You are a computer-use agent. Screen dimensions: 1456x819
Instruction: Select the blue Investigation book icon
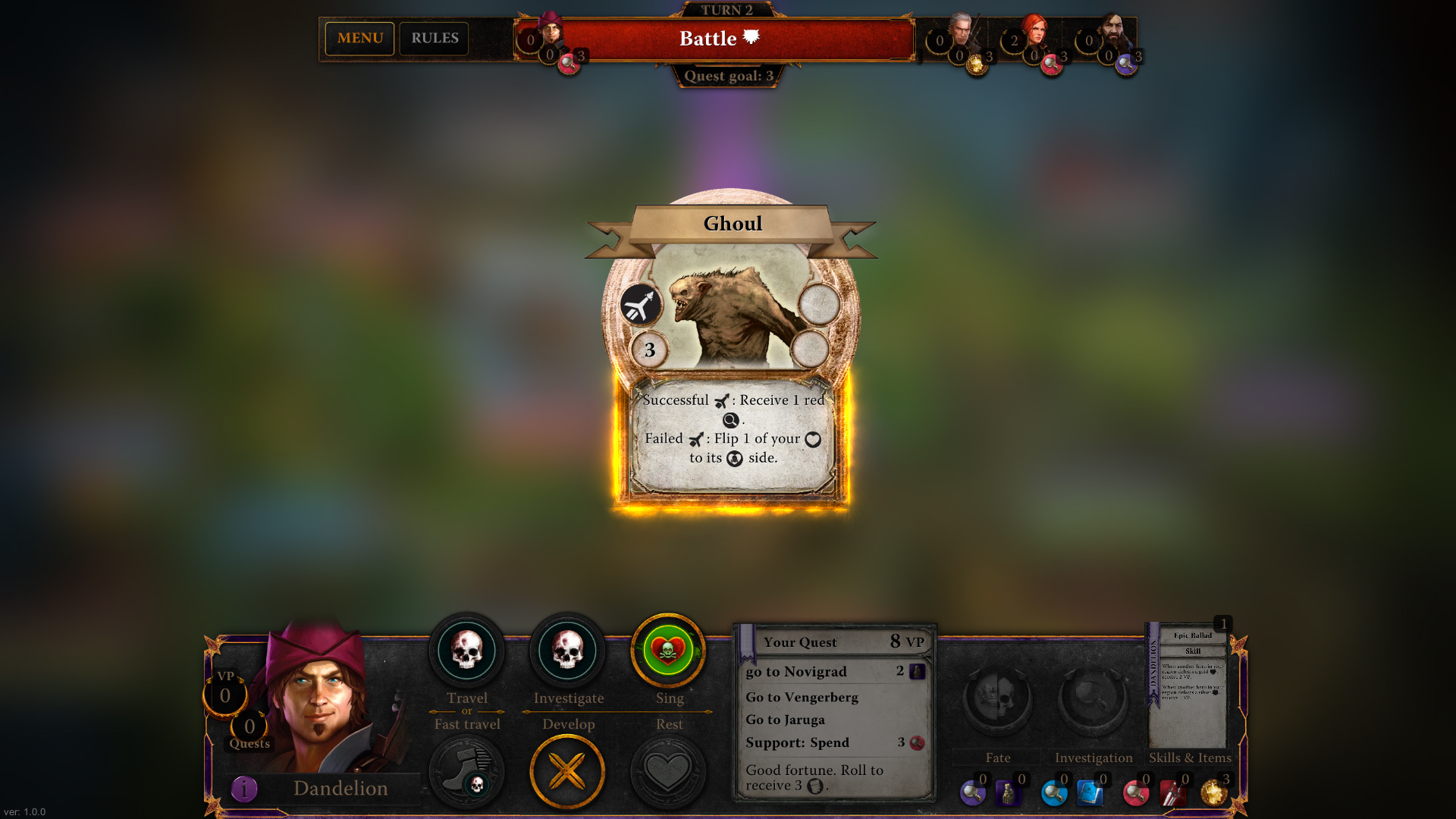1090,792
